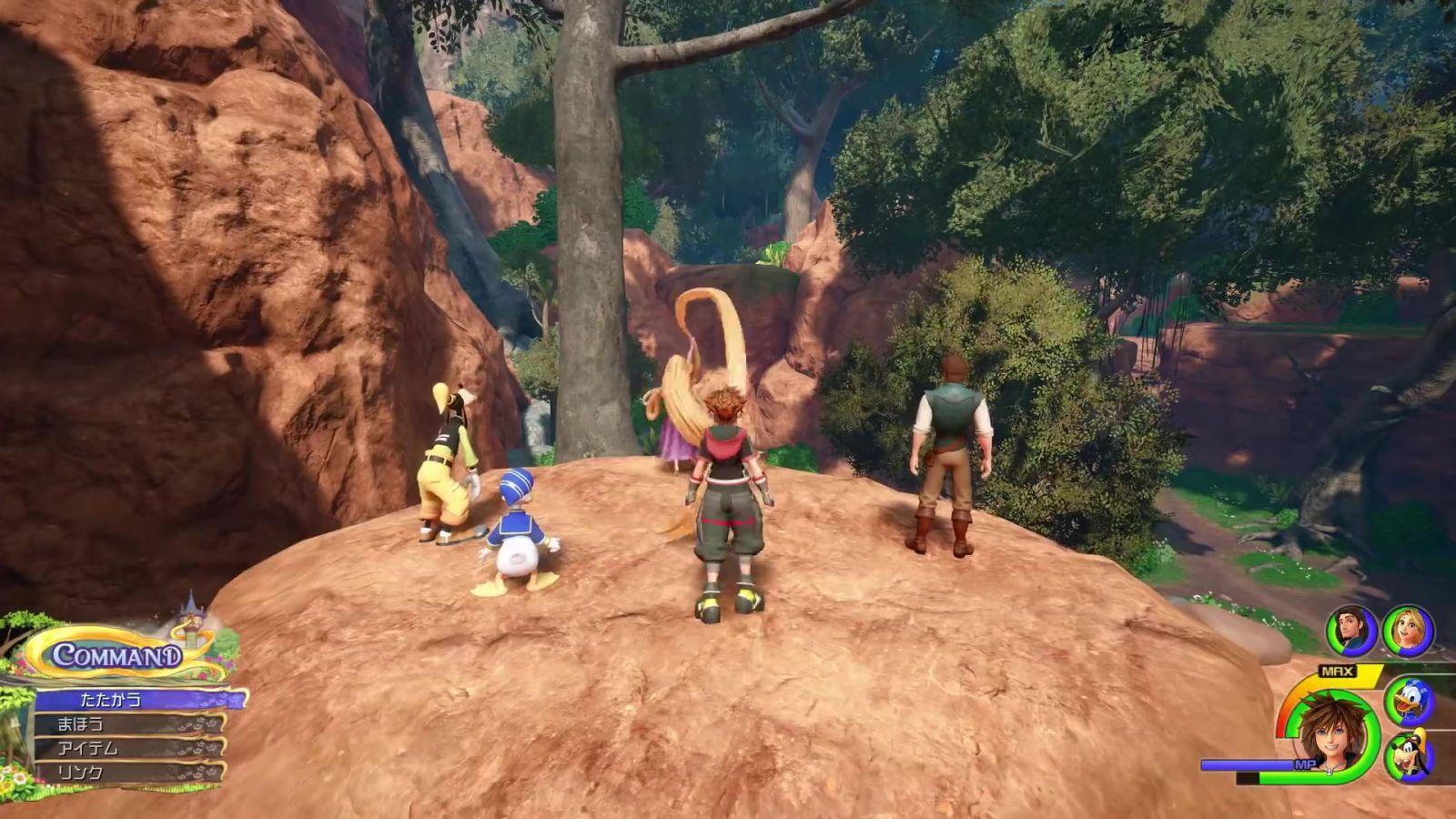Viewport: 1456px width, 819px height.
Task: Select Donald's party portrait
Action: click(1409, 702)
